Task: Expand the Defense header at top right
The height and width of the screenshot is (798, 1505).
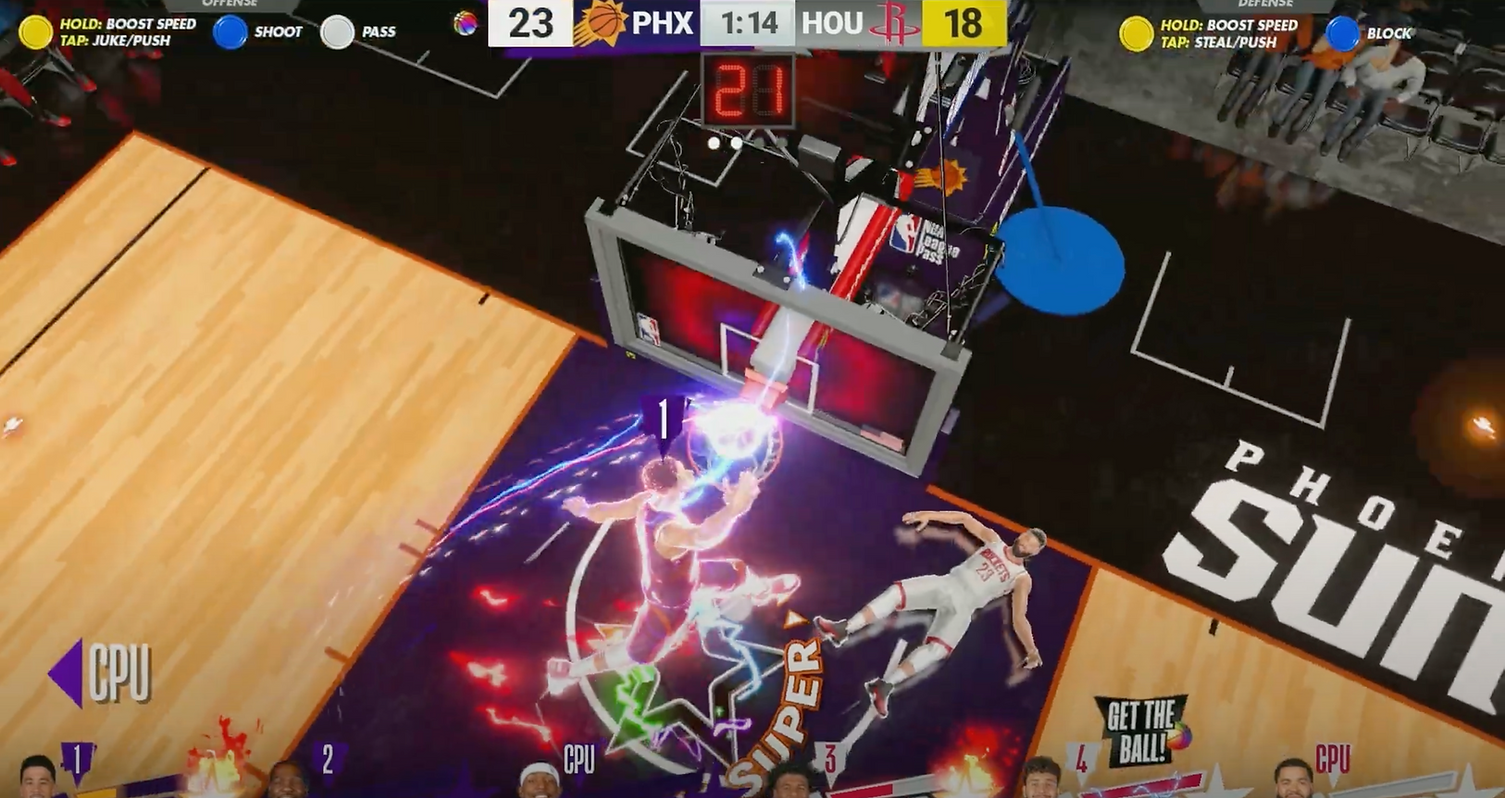Action: 1264,3
